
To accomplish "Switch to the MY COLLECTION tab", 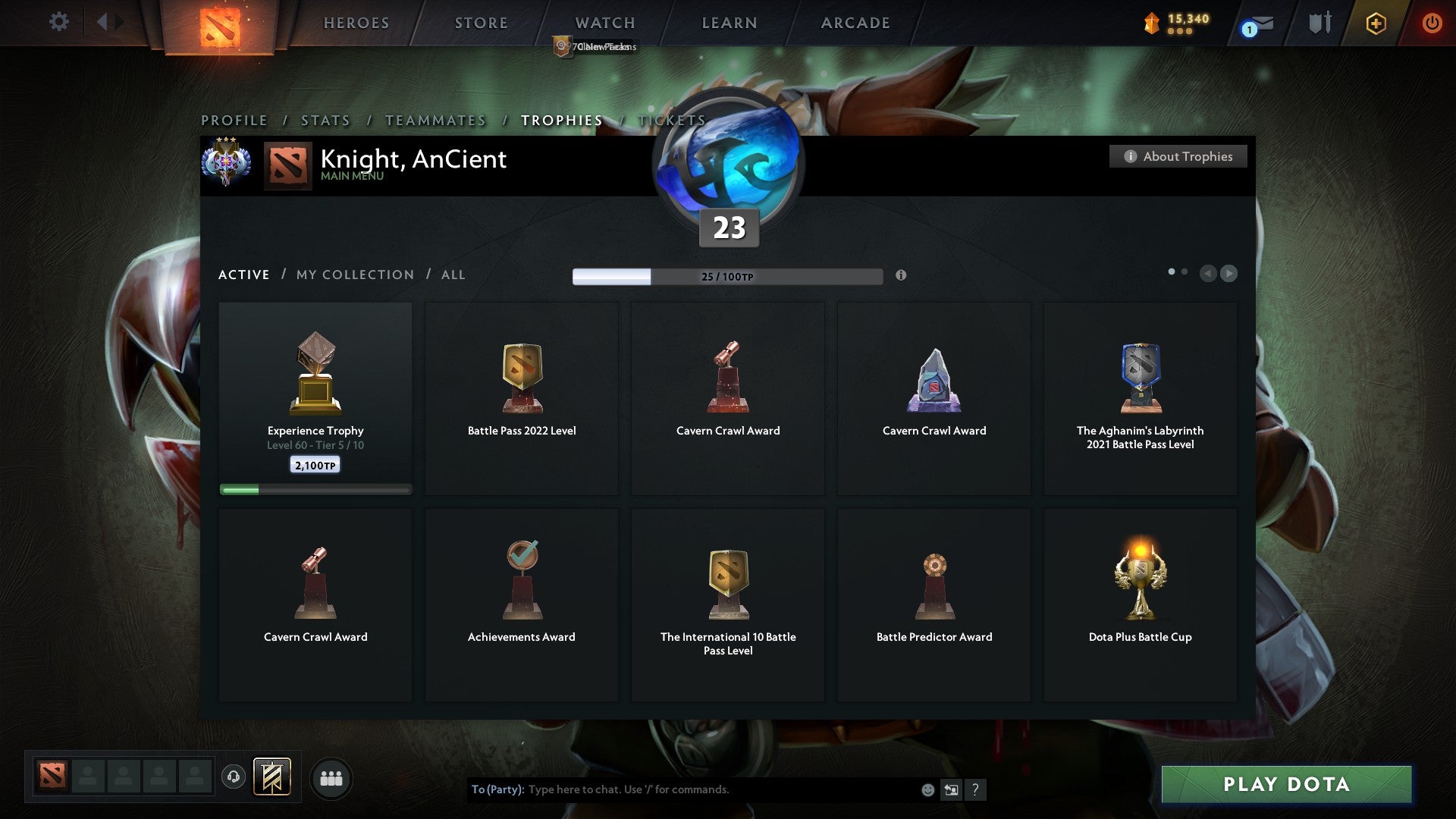I will point(354,275).
